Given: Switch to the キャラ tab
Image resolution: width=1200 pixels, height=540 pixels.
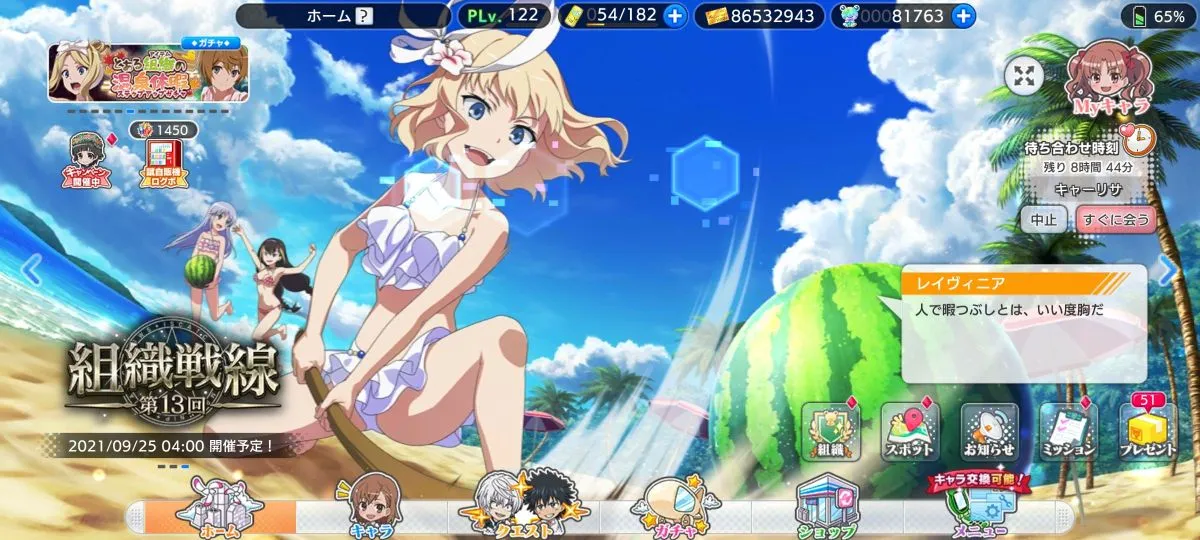Looking at the screenshot, I should [x=369, y=508].
